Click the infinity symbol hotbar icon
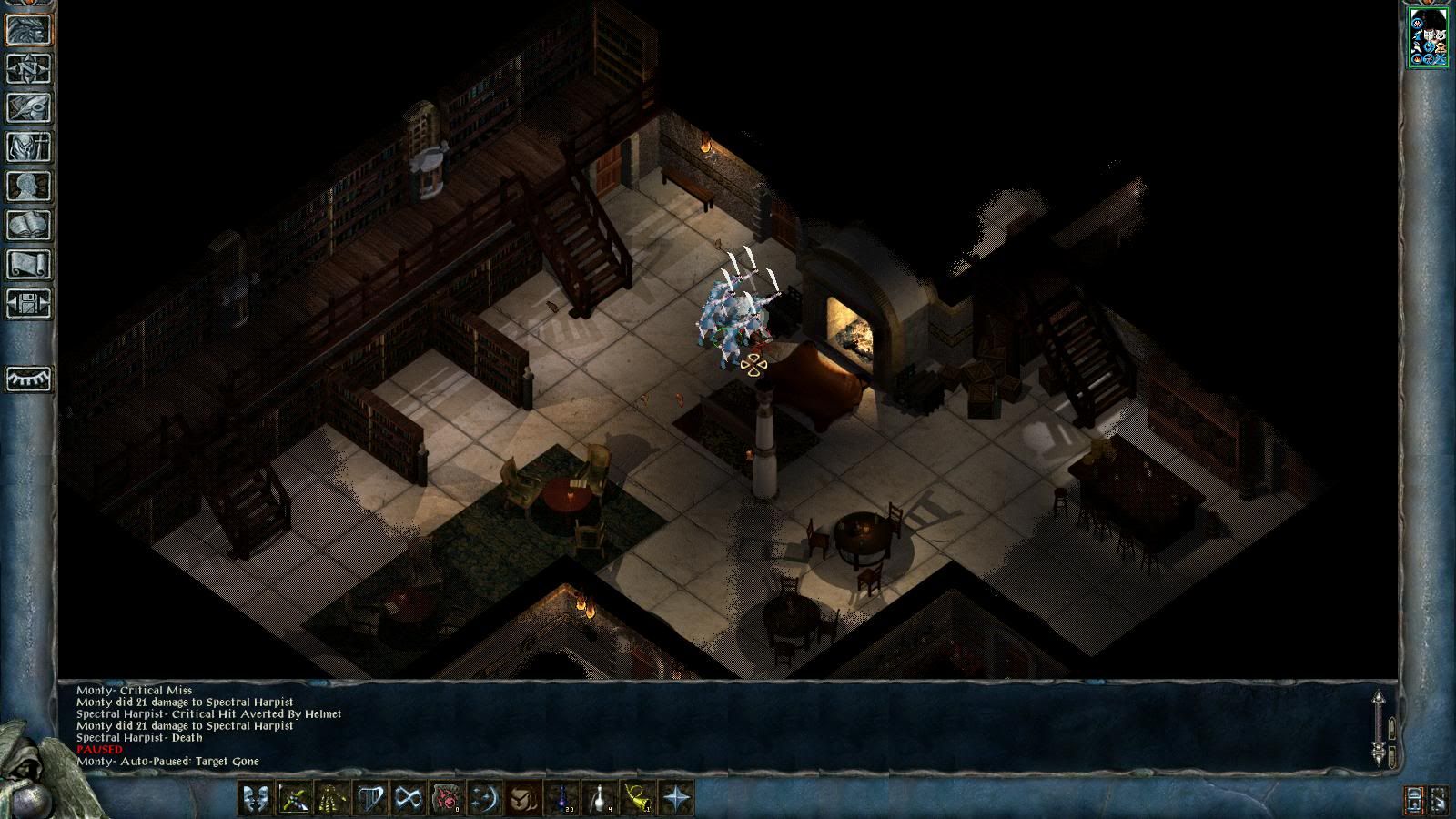Image resolution: width=1456 pixels, height=819 pixels. tap(409, 799)
